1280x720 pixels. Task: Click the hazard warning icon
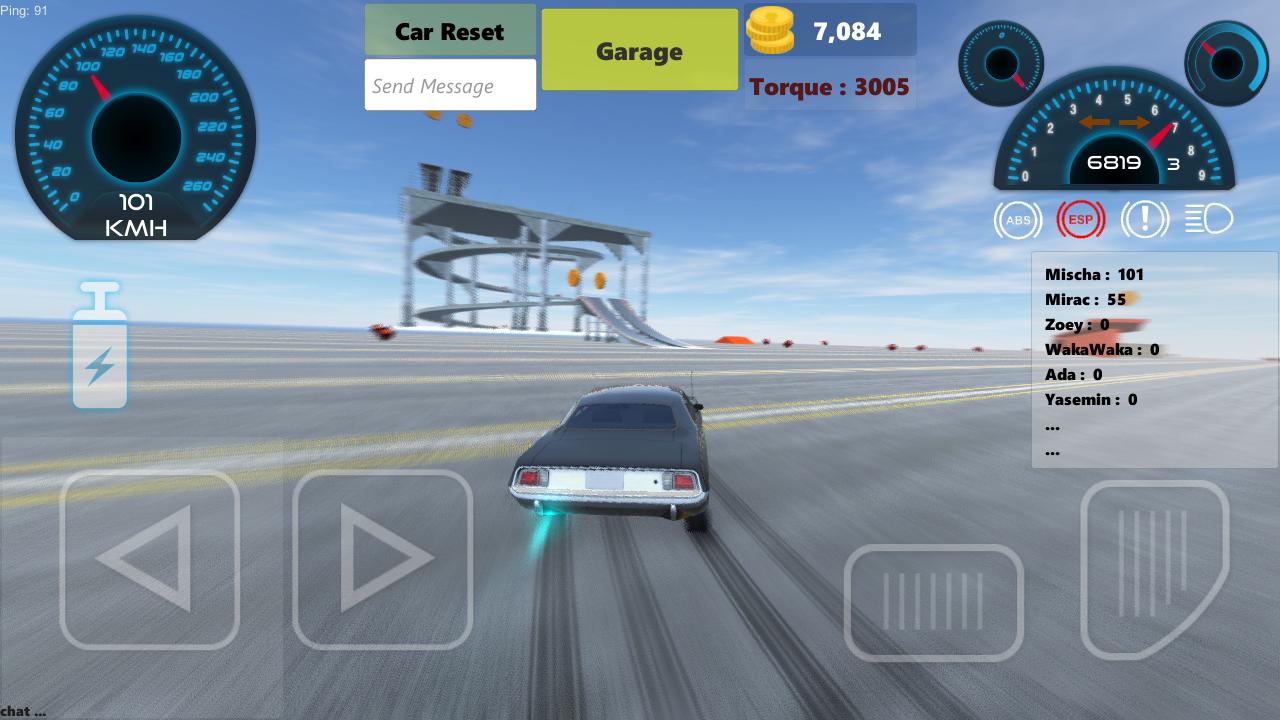point(1146,219)
